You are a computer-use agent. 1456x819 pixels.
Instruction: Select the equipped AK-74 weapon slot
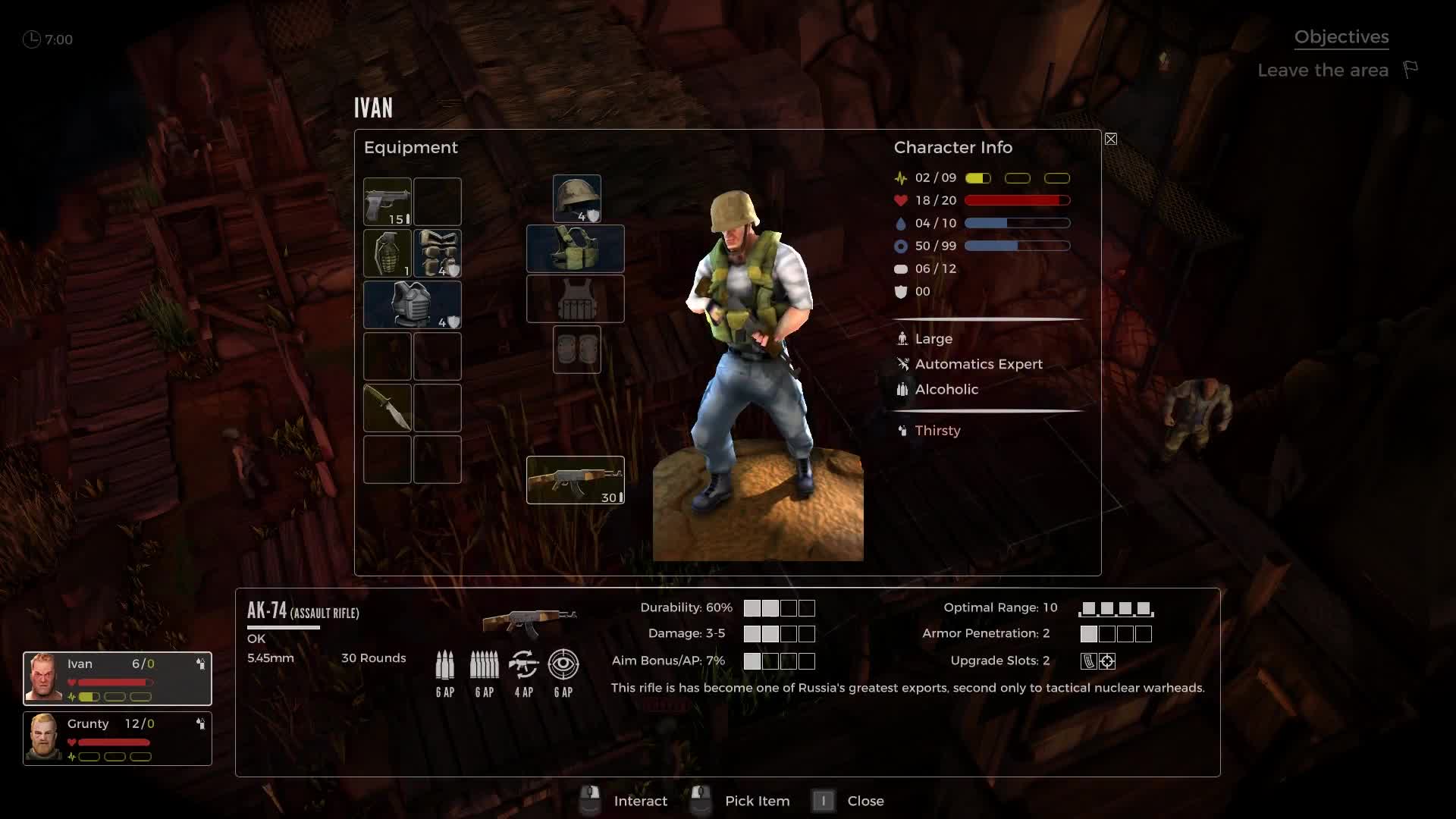tap(576, 480)
